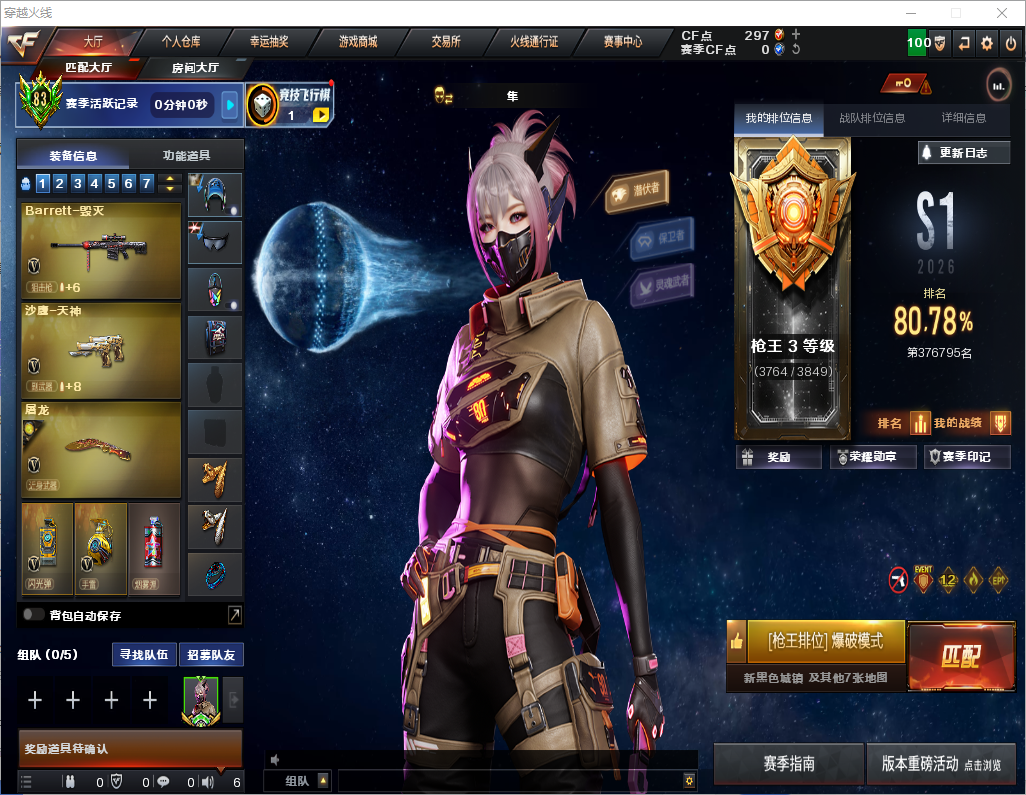The image size is (1026, 795).
Task: Select the Barrett-毁灭 weapon slot
Action: pos(100,251)
